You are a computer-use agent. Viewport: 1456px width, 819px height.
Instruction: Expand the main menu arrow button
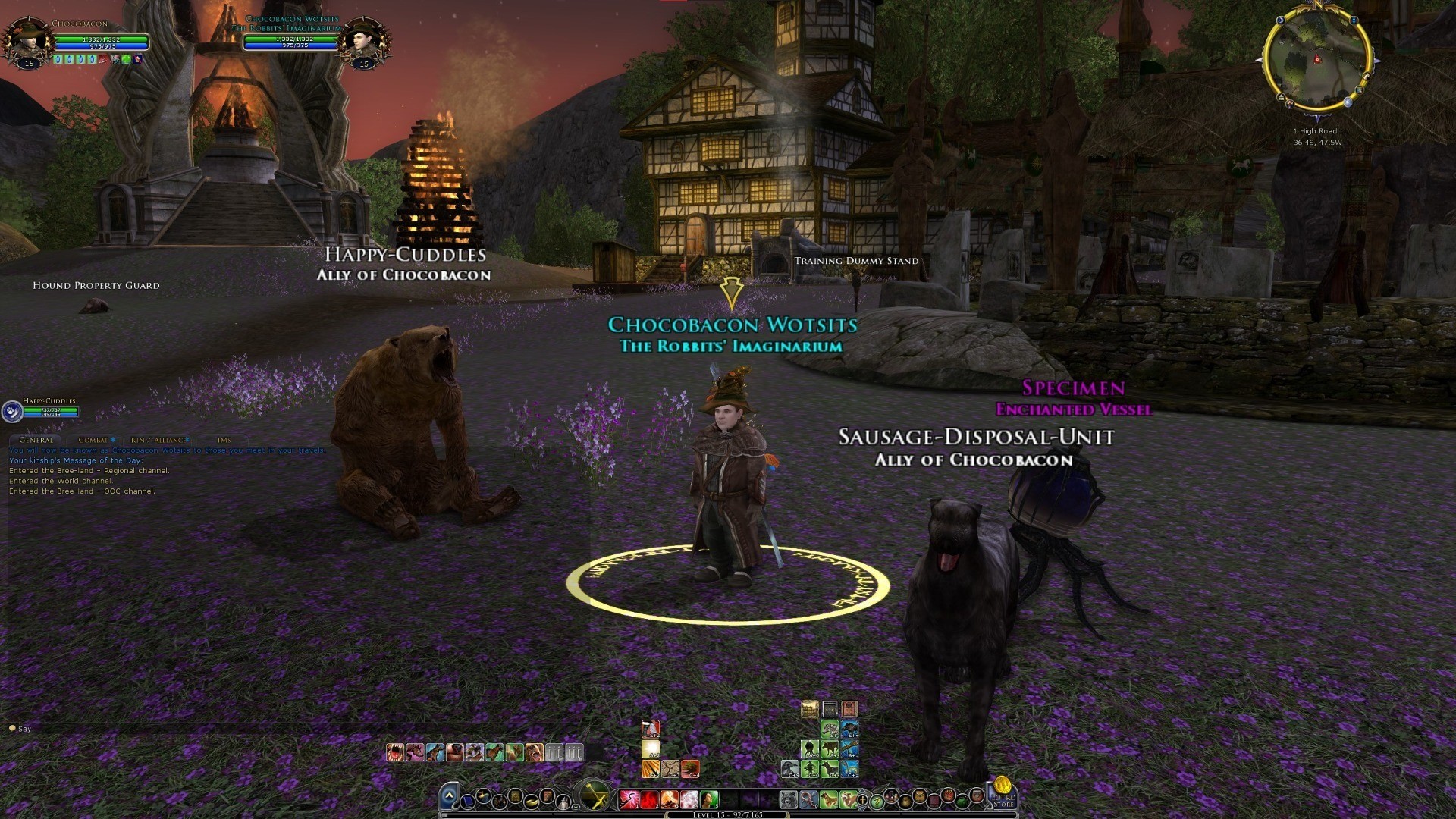click(x=449, y=795)
